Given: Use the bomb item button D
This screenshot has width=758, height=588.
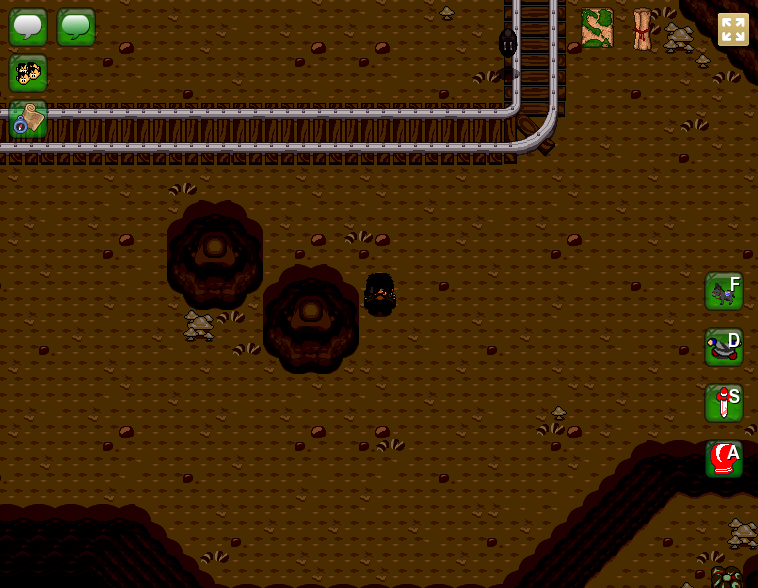Looking at the screenshot, I should (724, 347).
